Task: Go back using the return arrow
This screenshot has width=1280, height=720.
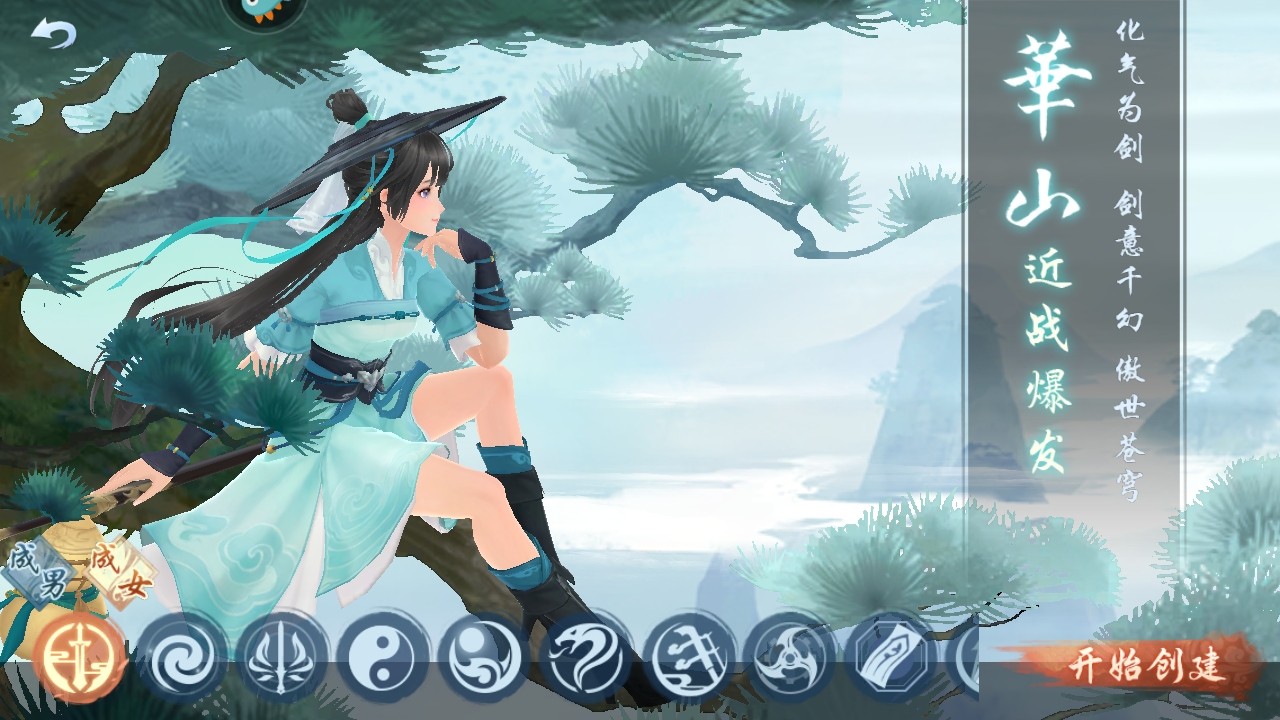Action: [x=53, y=35]
